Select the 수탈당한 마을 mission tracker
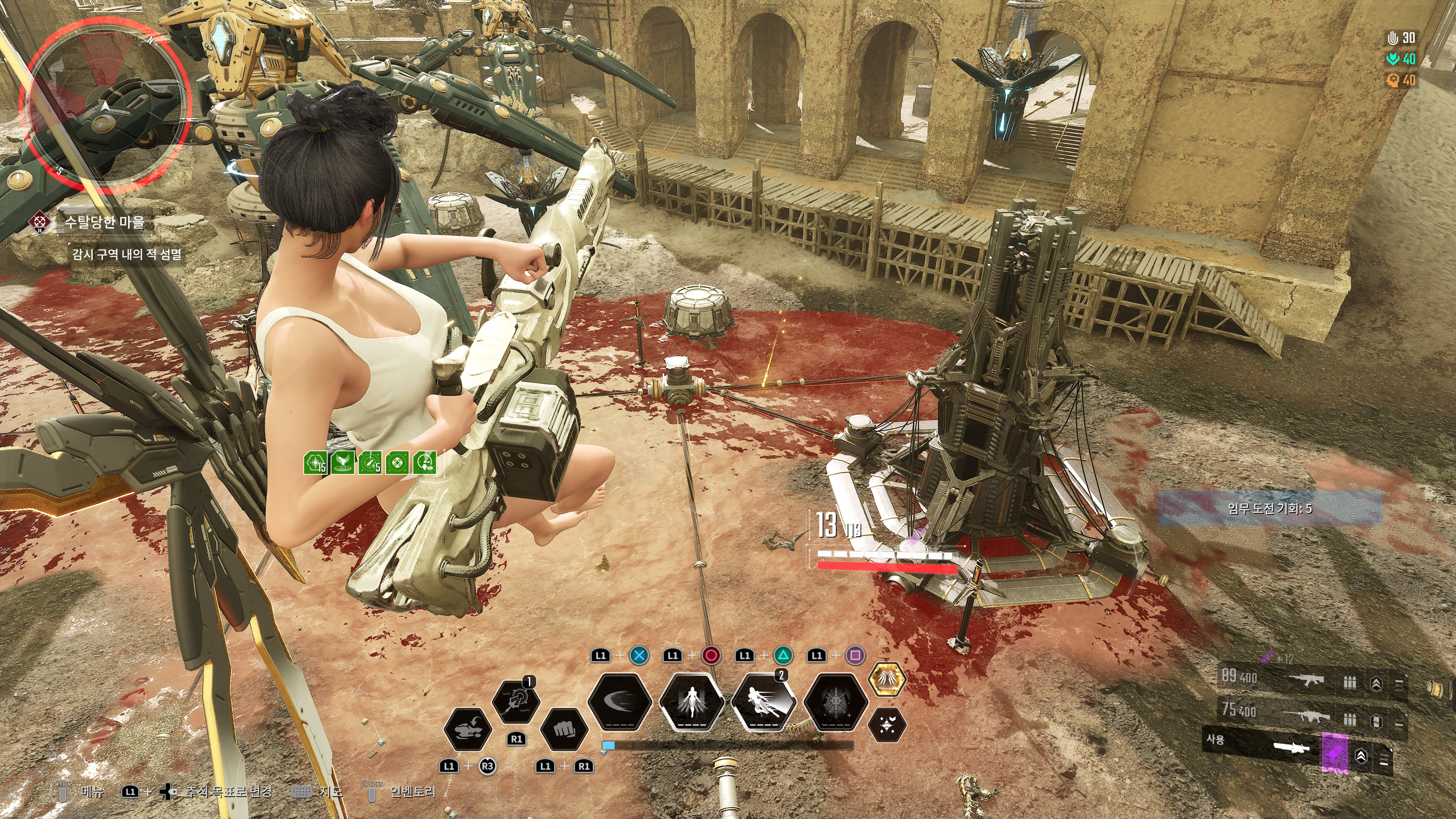This screenshot has height=819, width=1456. [x=104, y=222]
